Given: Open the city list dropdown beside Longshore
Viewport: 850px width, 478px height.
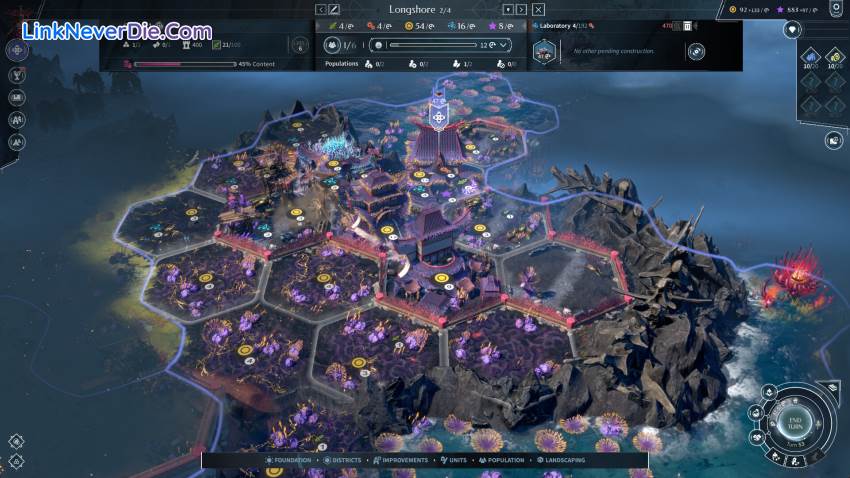Looking at the screenshot, I should [507, 10].
